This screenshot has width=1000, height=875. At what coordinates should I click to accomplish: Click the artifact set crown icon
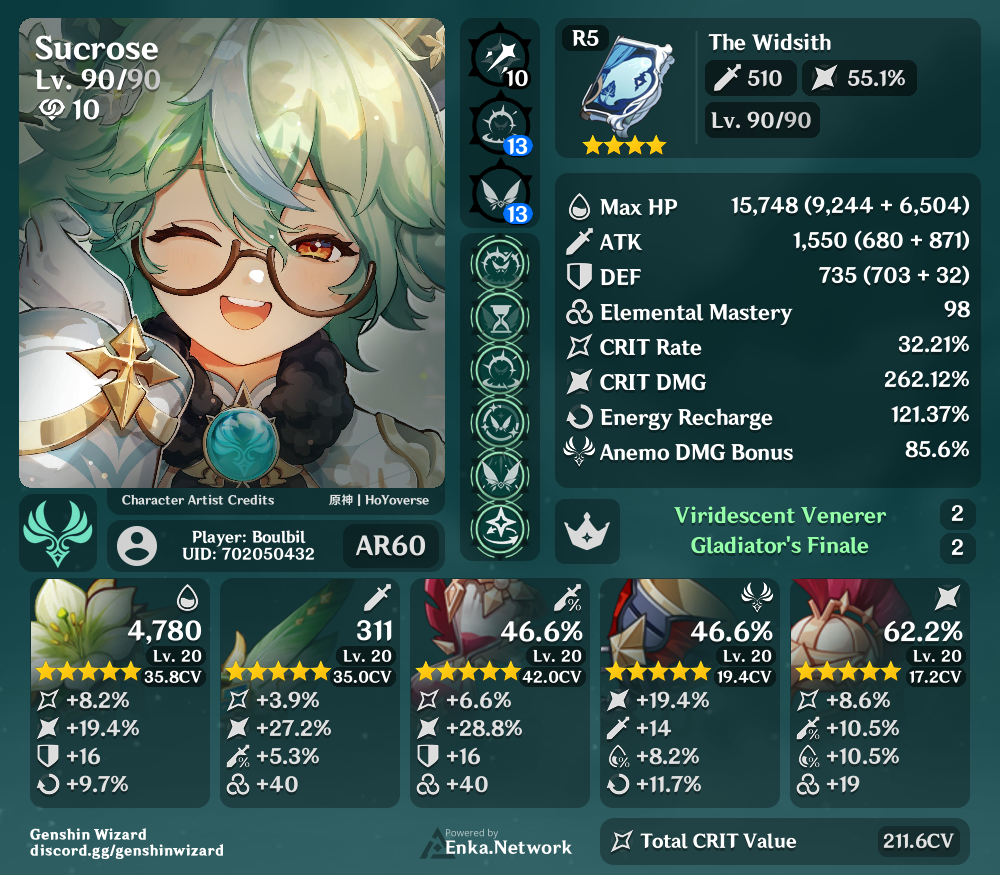tap(587, 531)
